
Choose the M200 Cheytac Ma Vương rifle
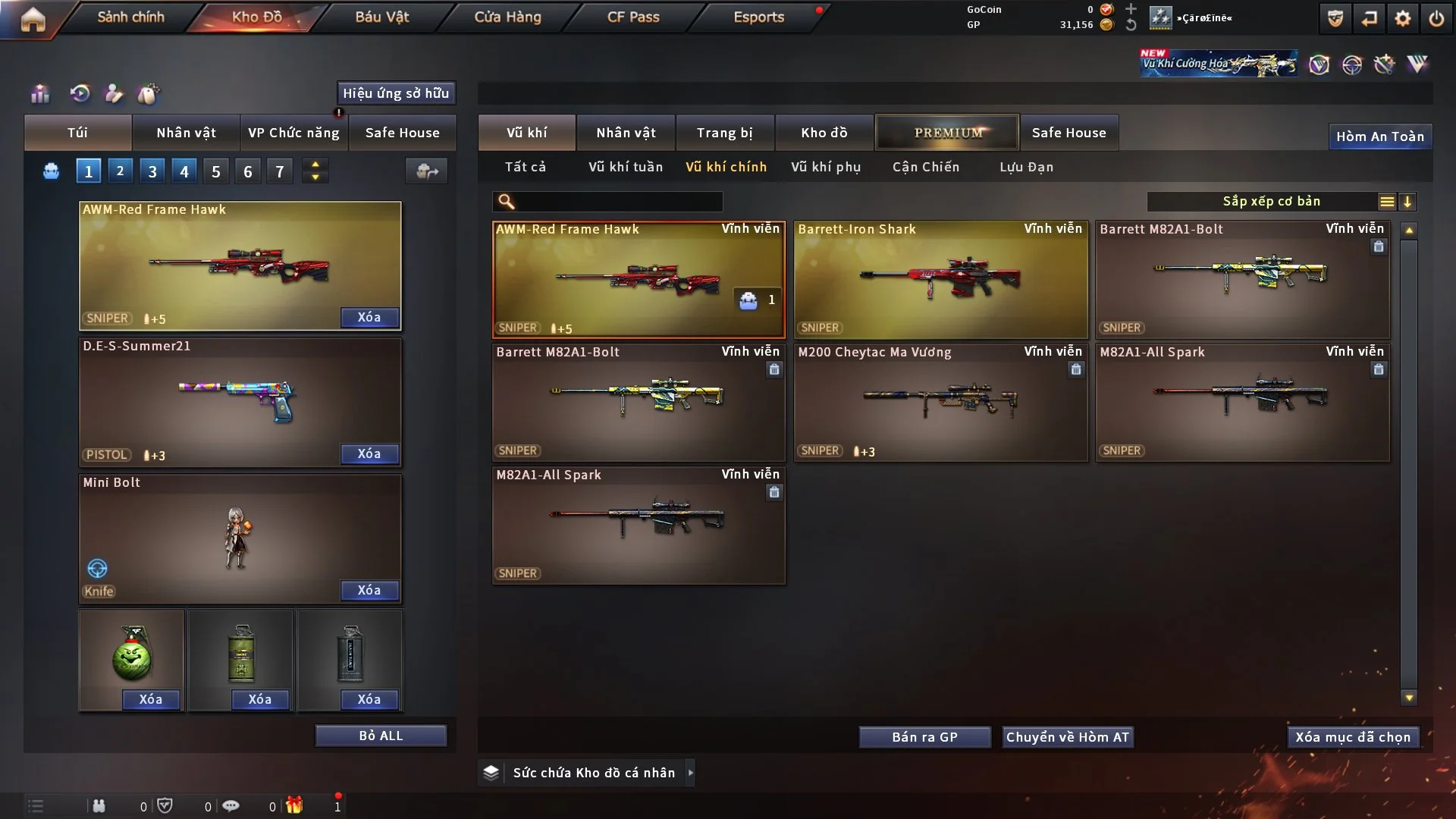pos(940,402)
